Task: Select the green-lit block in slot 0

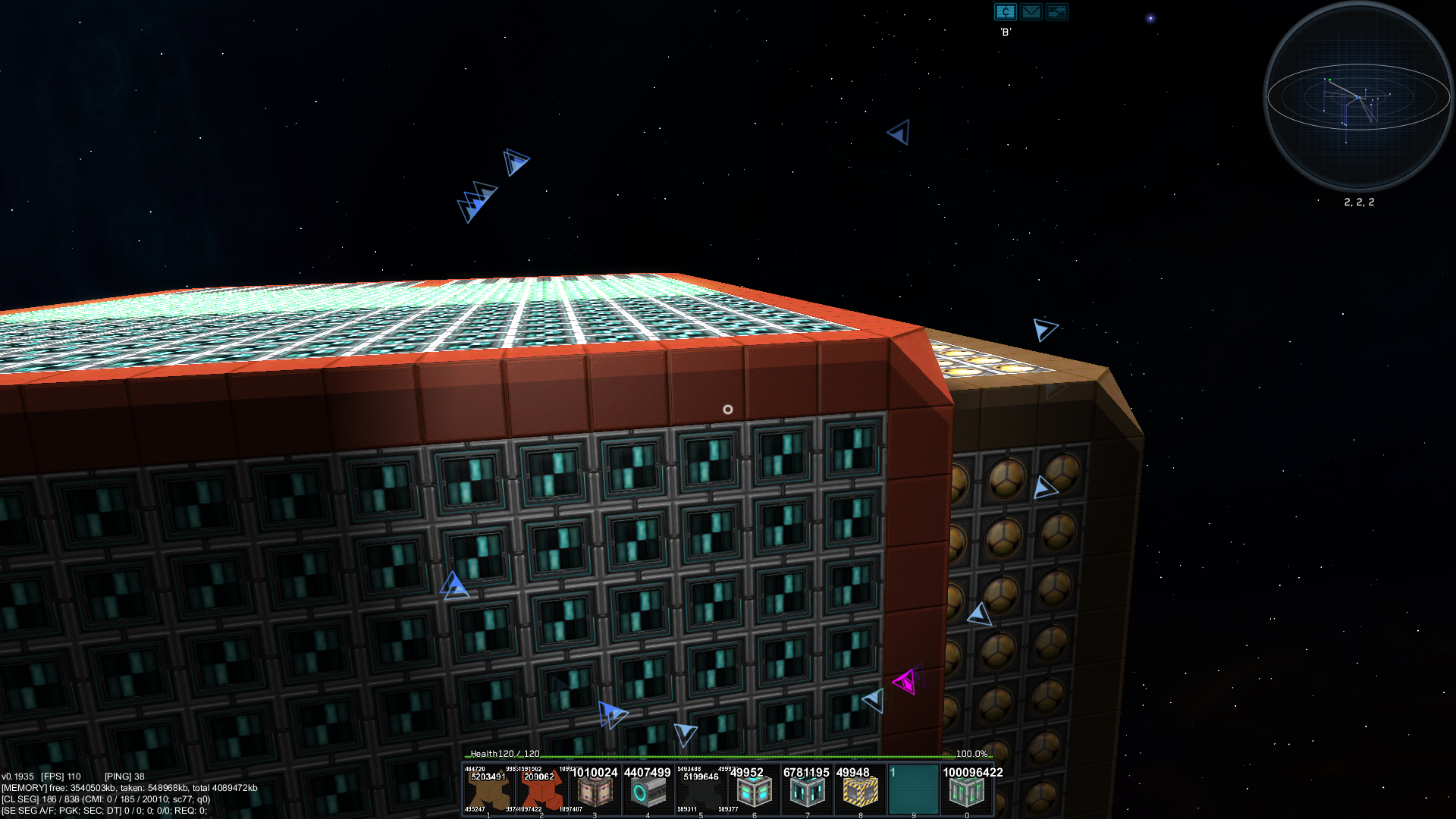Action: coord(966,790)
